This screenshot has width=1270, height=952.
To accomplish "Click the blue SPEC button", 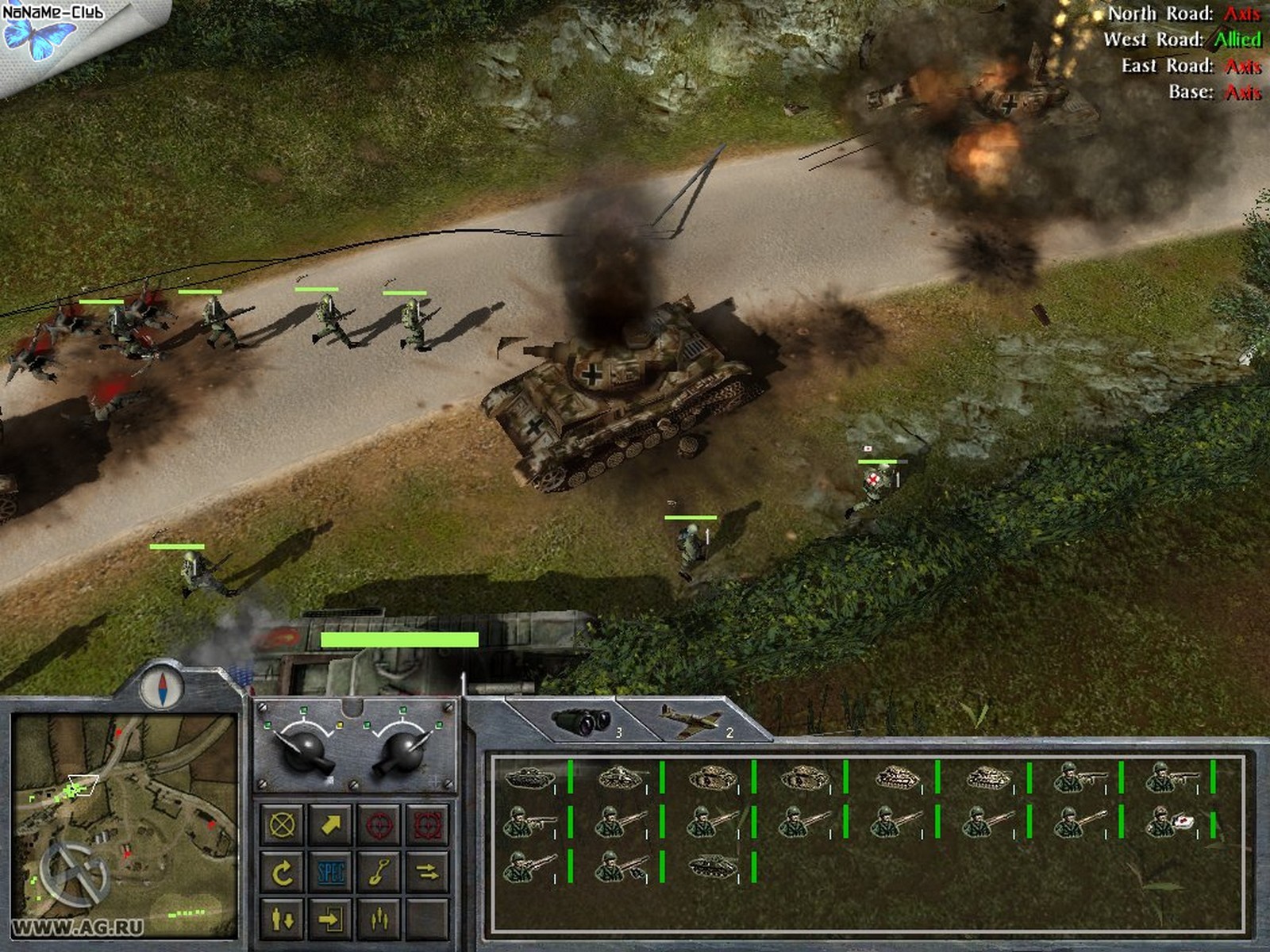I will point(330,873).
